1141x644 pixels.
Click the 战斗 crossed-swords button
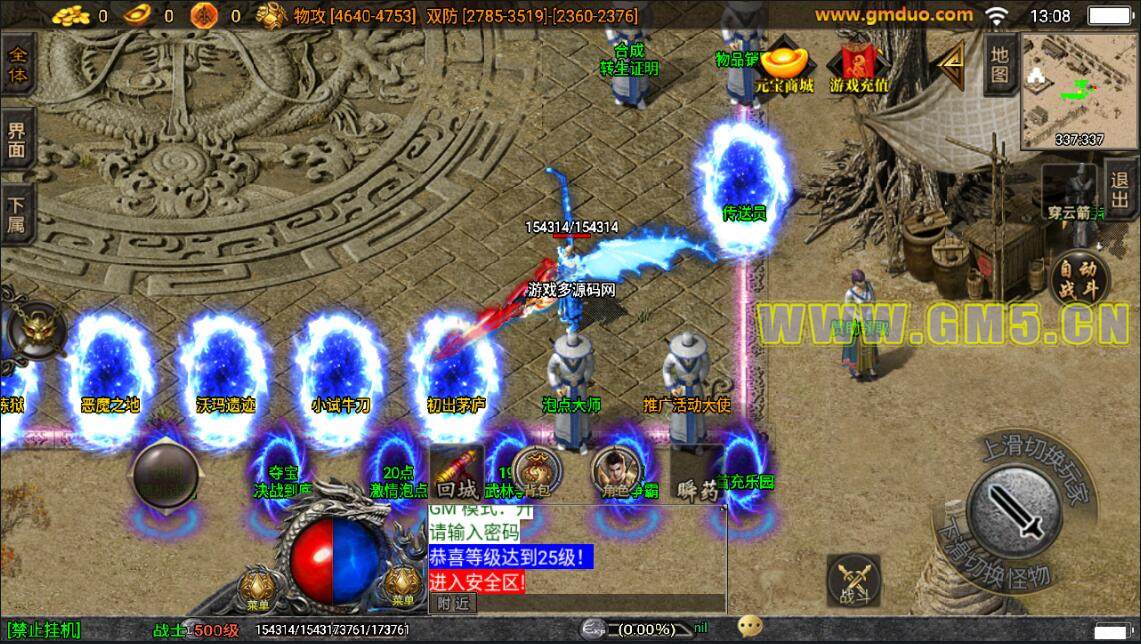[x=853, y=582]
